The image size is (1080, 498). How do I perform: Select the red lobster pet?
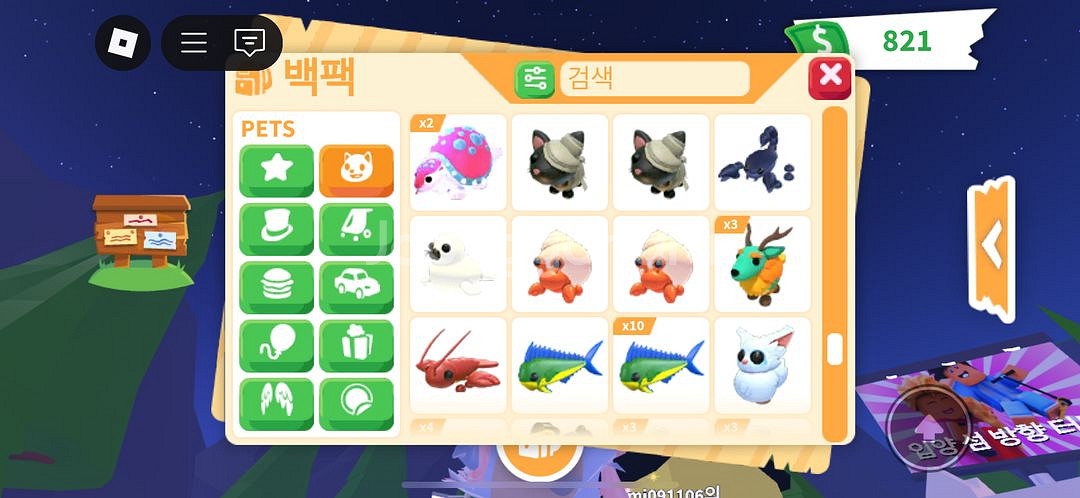[x=458, y=365]
